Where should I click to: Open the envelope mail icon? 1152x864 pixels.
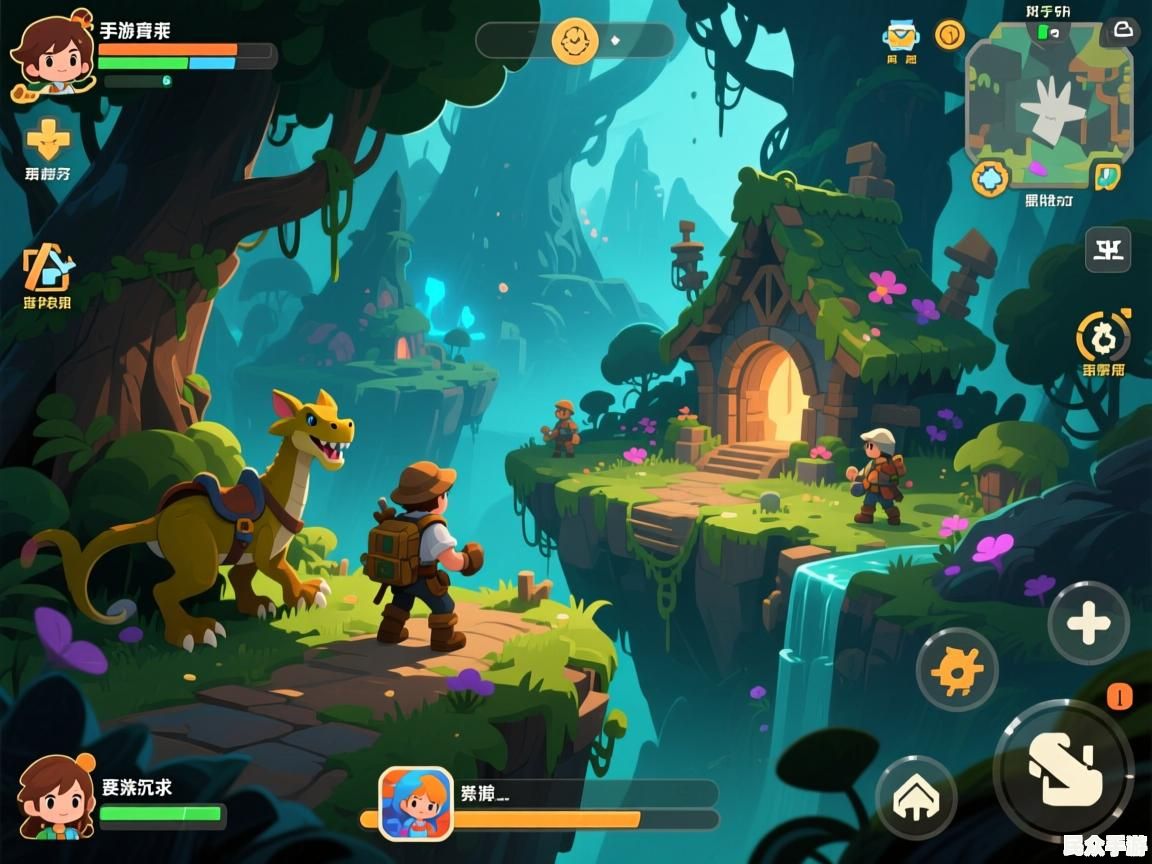tap(901, 36)
